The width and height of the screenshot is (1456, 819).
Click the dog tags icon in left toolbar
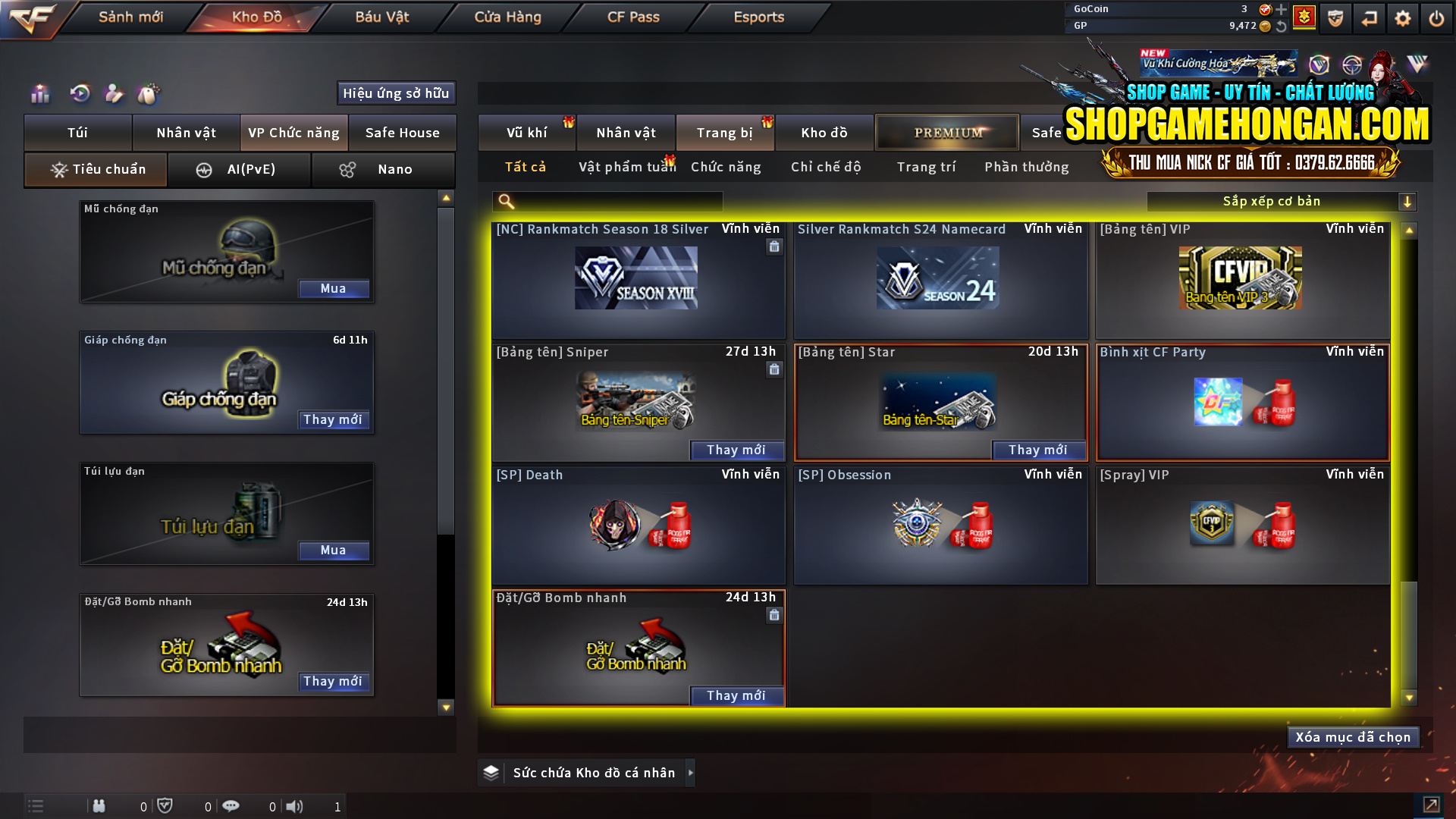tap(149, 94)
